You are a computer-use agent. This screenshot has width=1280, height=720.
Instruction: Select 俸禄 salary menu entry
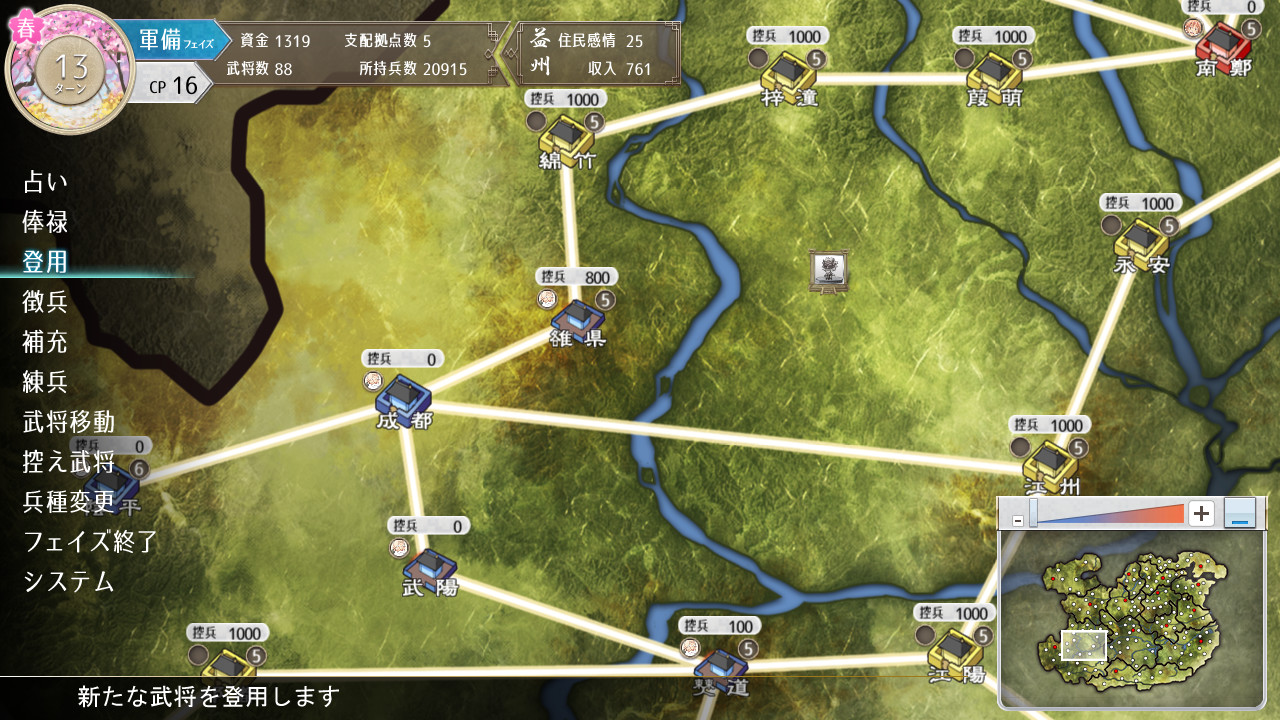click(x=46, y=222)
